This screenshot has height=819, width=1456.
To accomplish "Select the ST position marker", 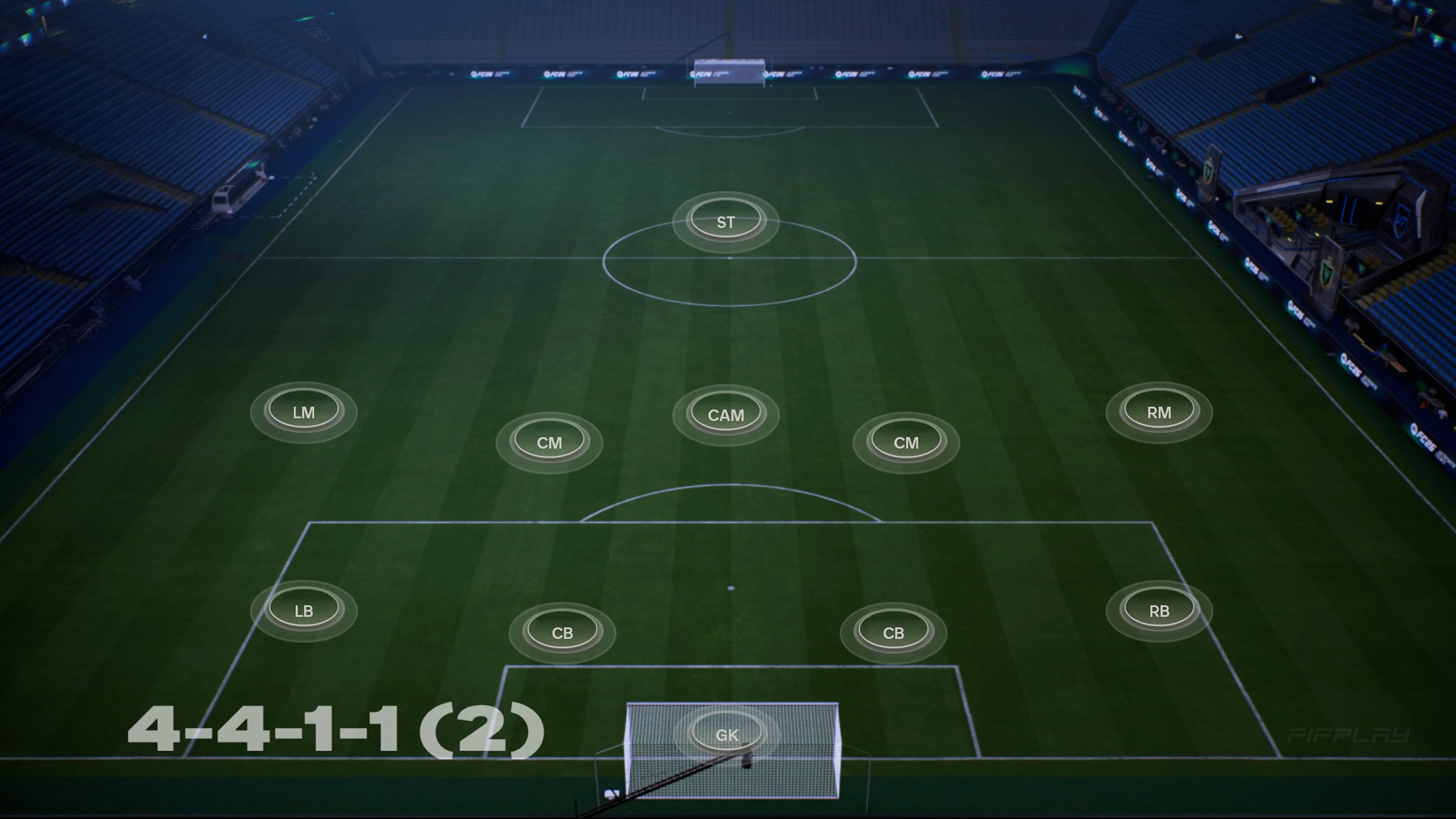I will (725, 221).
